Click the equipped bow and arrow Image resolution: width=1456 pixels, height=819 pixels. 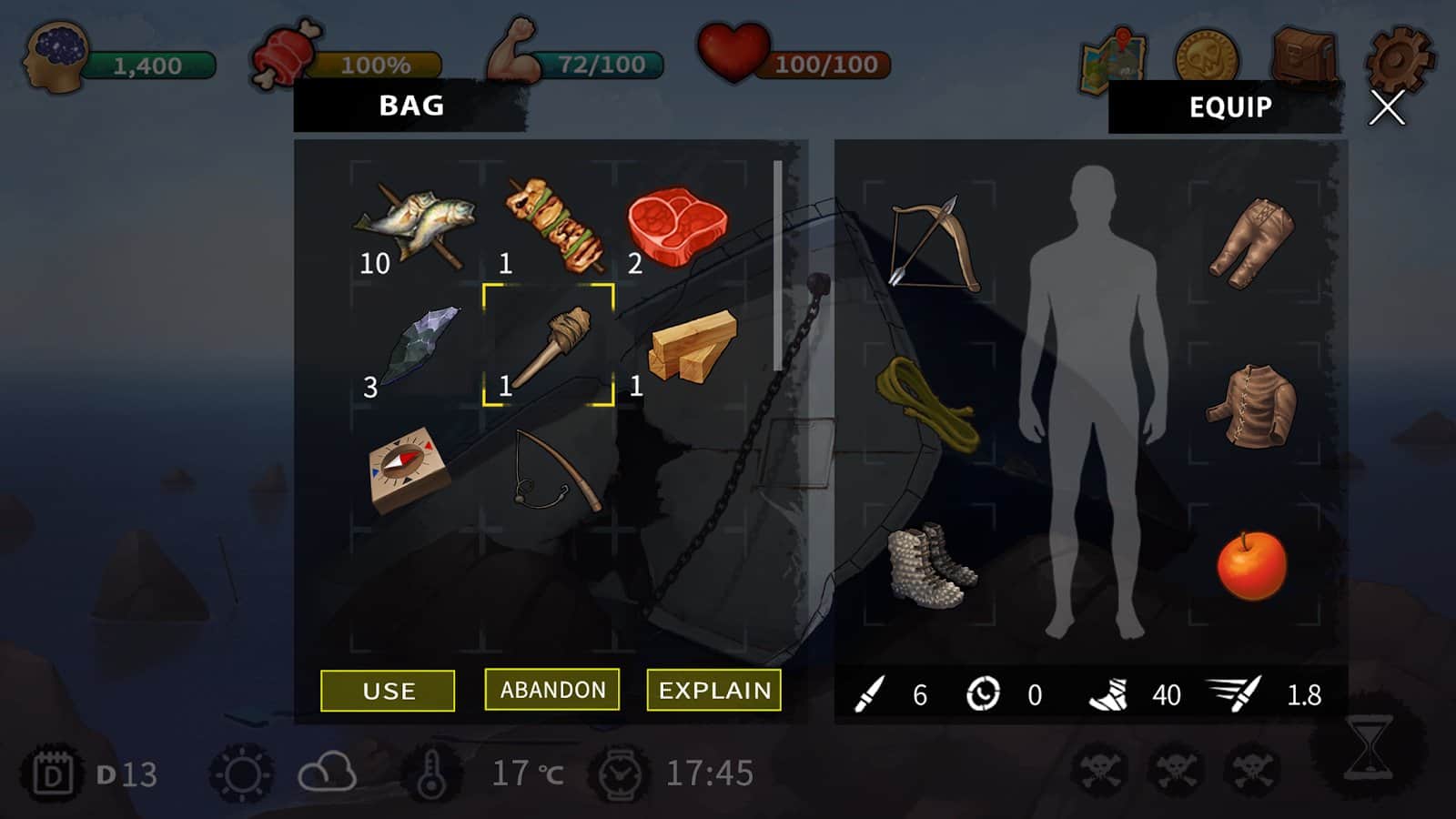click(x=931, y=242)
